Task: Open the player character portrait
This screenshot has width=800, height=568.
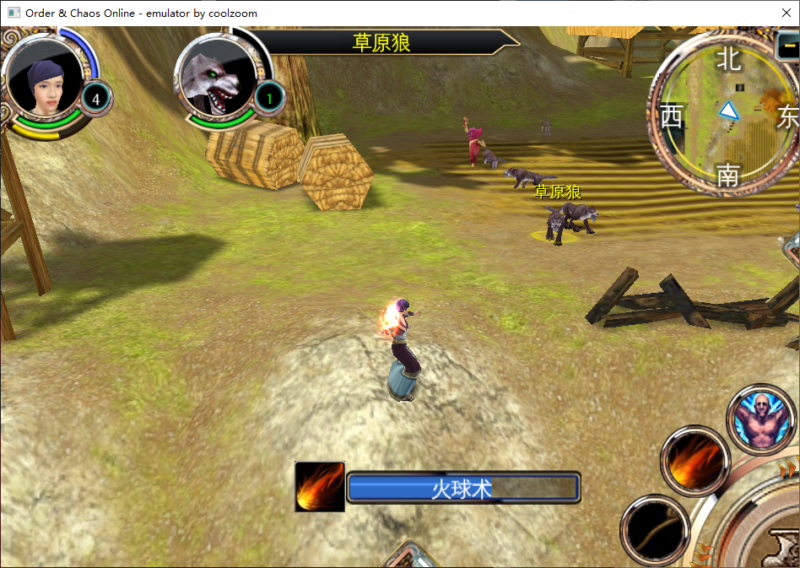Action: (44, 78)
